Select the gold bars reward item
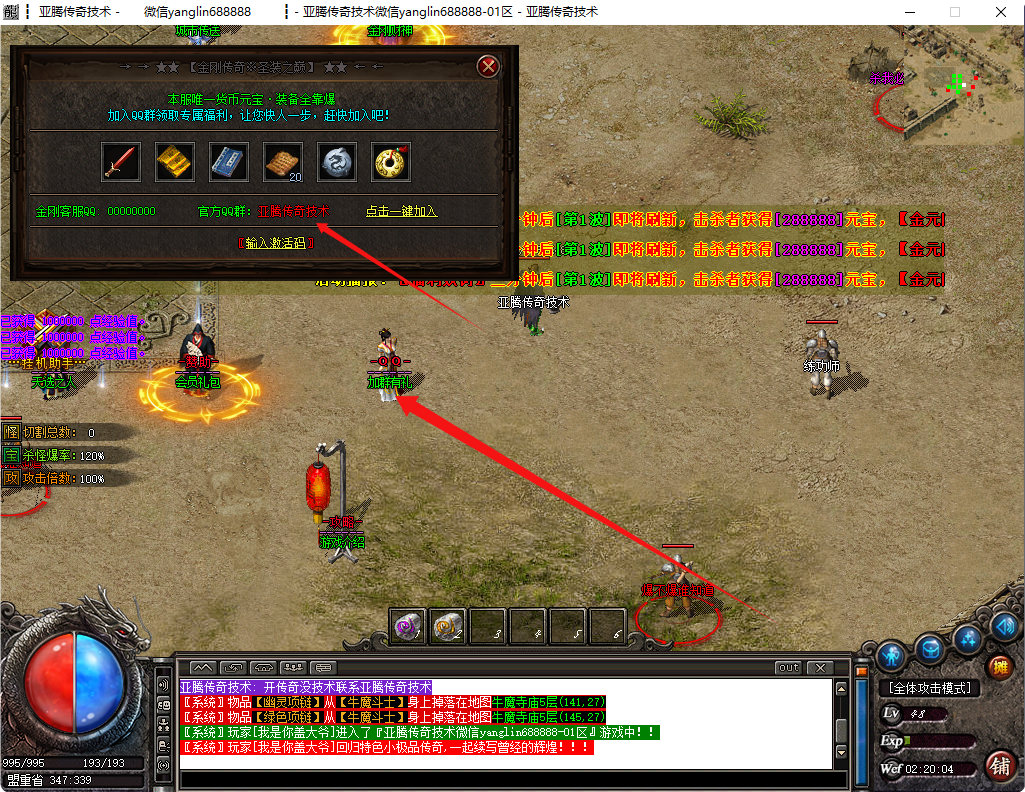Screen dimensions: 1025x792 coord(176,162)
